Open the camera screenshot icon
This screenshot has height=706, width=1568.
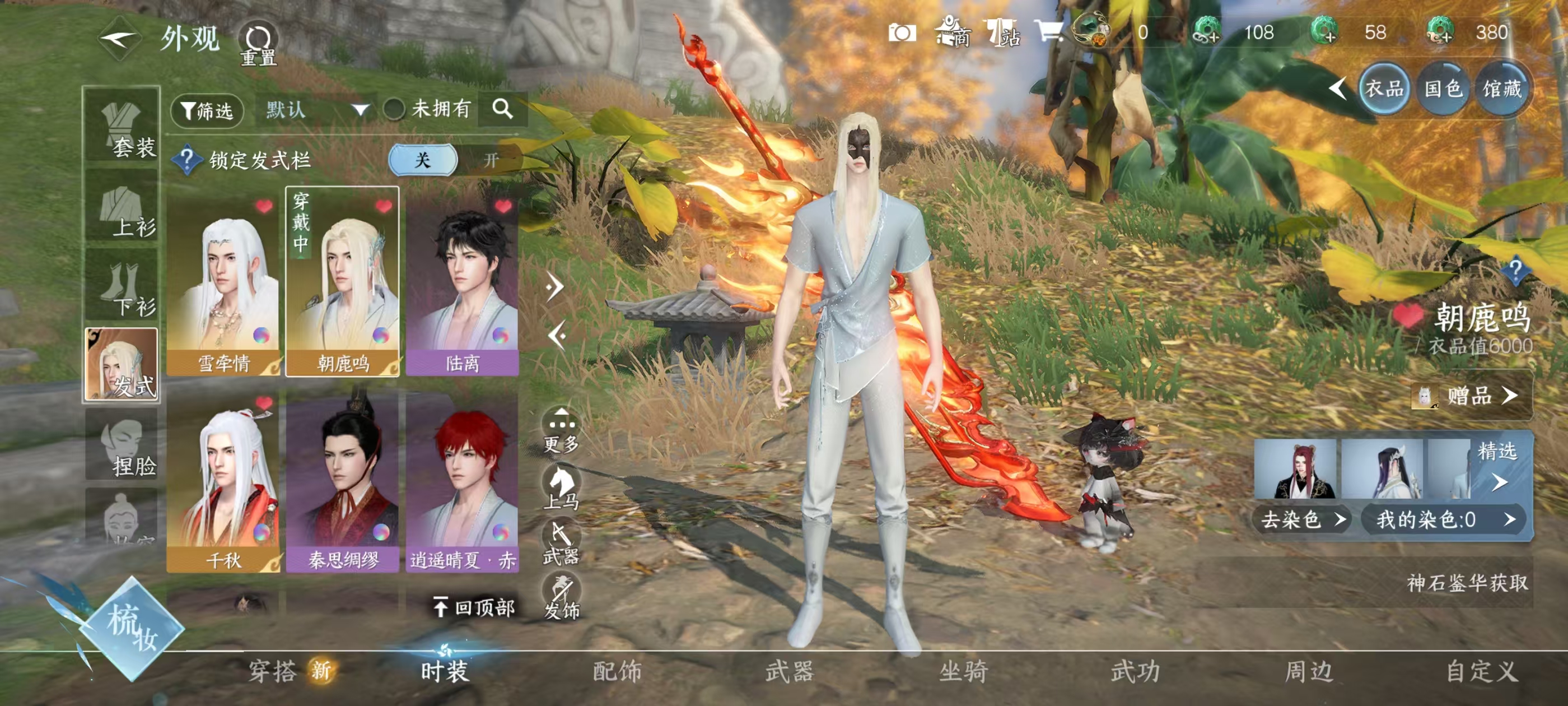(x=902, y=32)
